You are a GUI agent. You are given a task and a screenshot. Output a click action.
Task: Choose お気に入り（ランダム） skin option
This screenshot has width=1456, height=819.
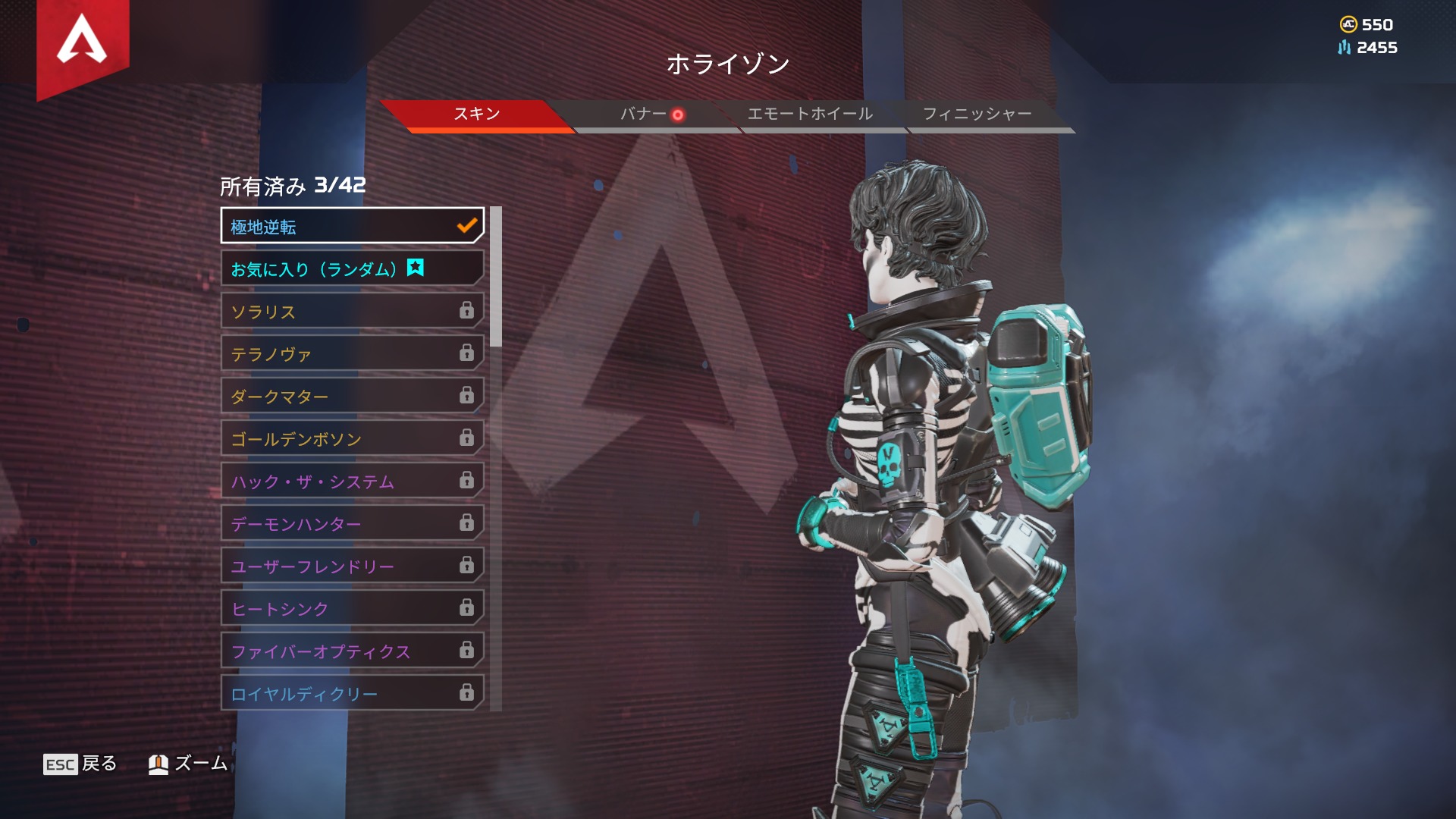(x=352, y=269)
